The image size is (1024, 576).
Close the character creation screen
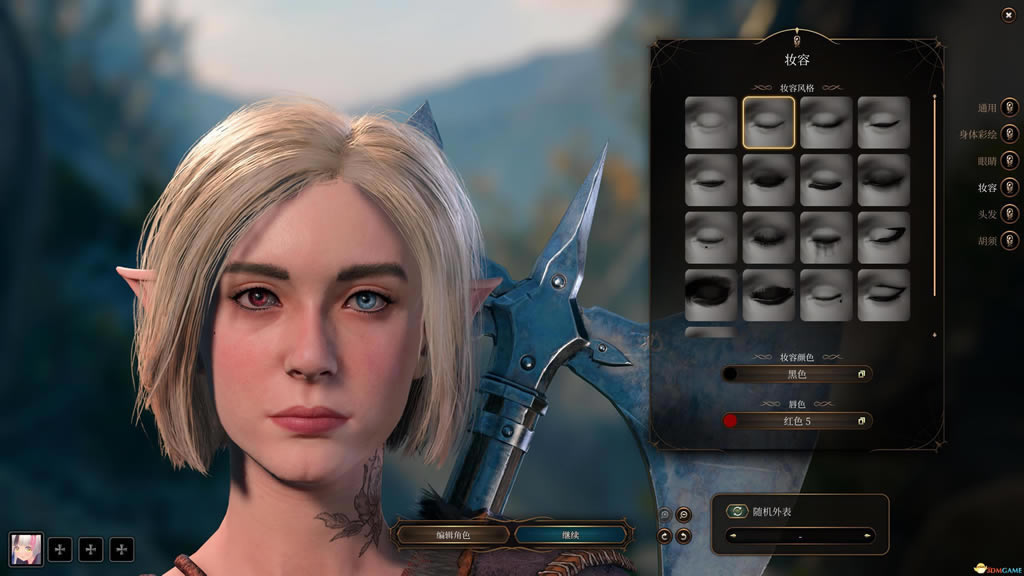(x=1008, y=15)
